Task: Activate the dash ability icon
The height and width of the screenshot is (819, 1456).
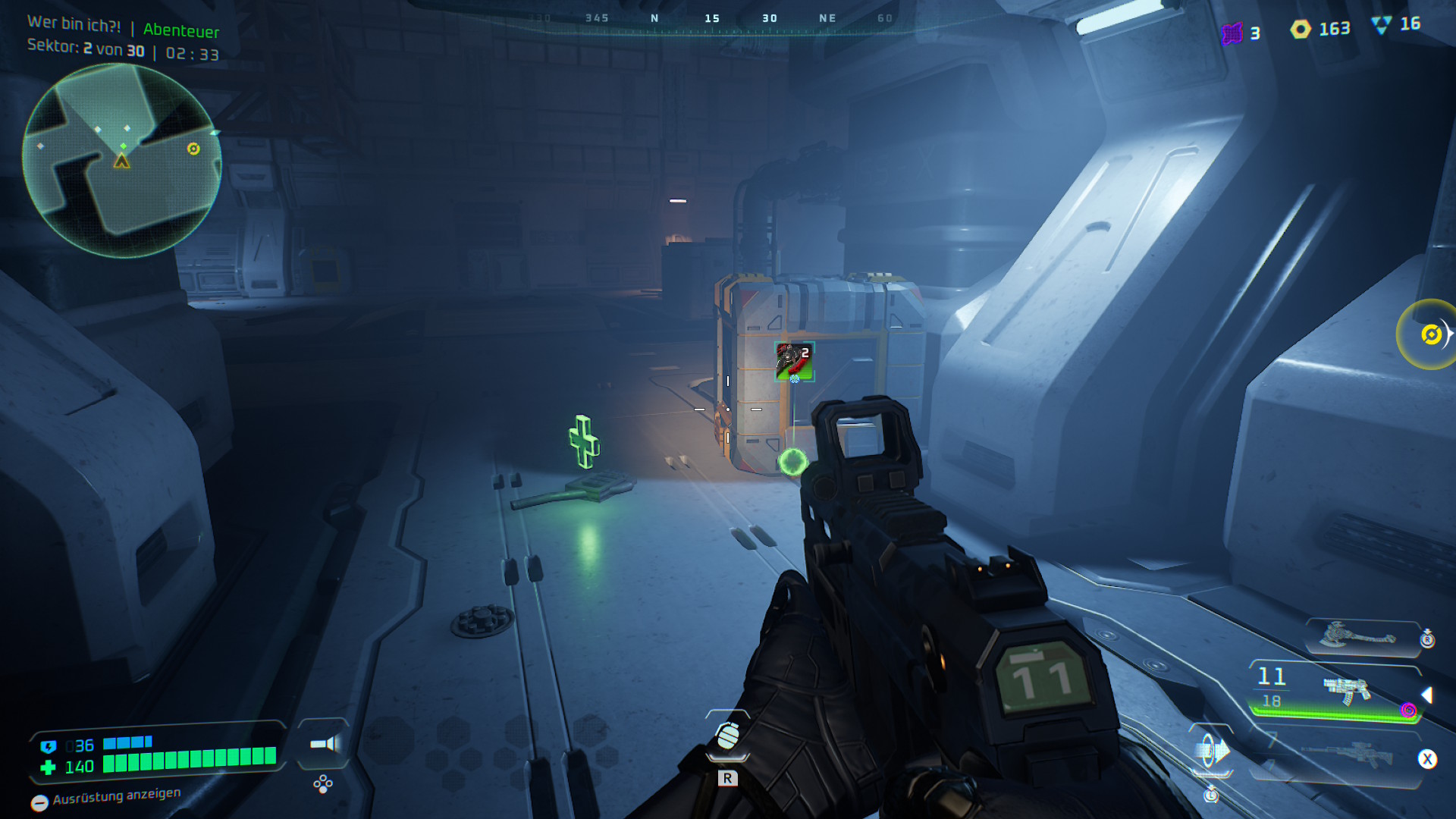Action: (x=1211, y=752)
